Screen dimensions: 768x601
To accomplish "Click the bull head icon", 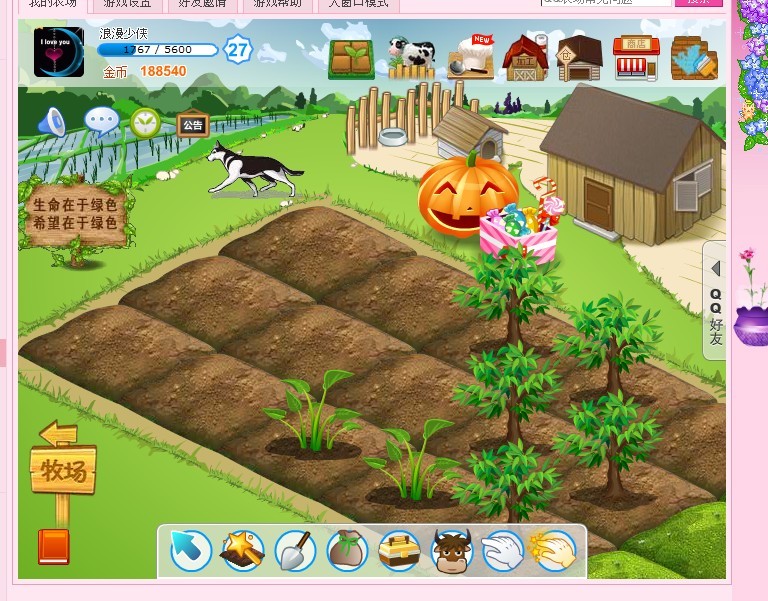I will 451,550.
